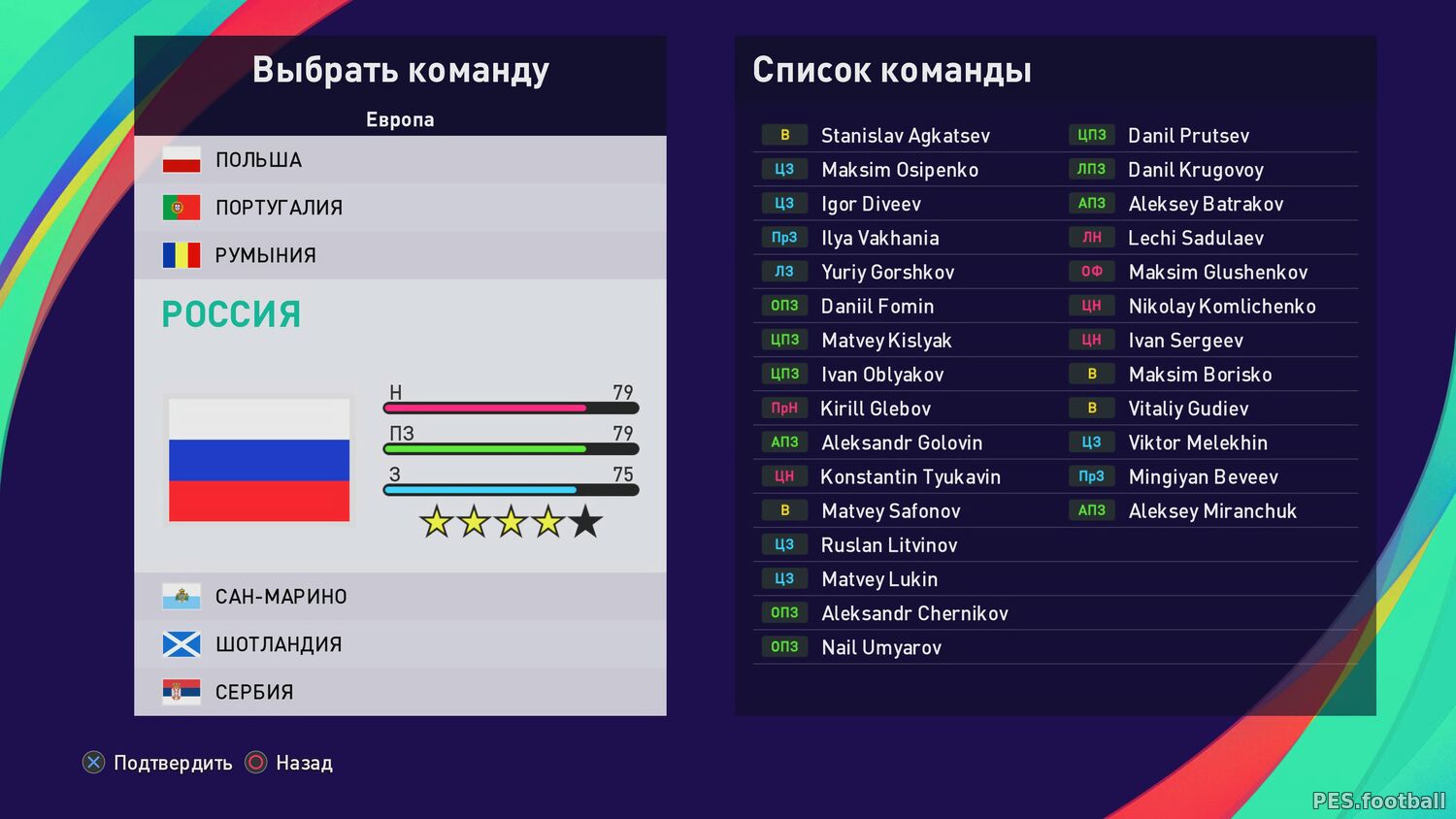Select Viktor Melekhin from the squad
The height and width of the screenshot is (819, 1456).
pyautogui.click(x=1198, y=443)
